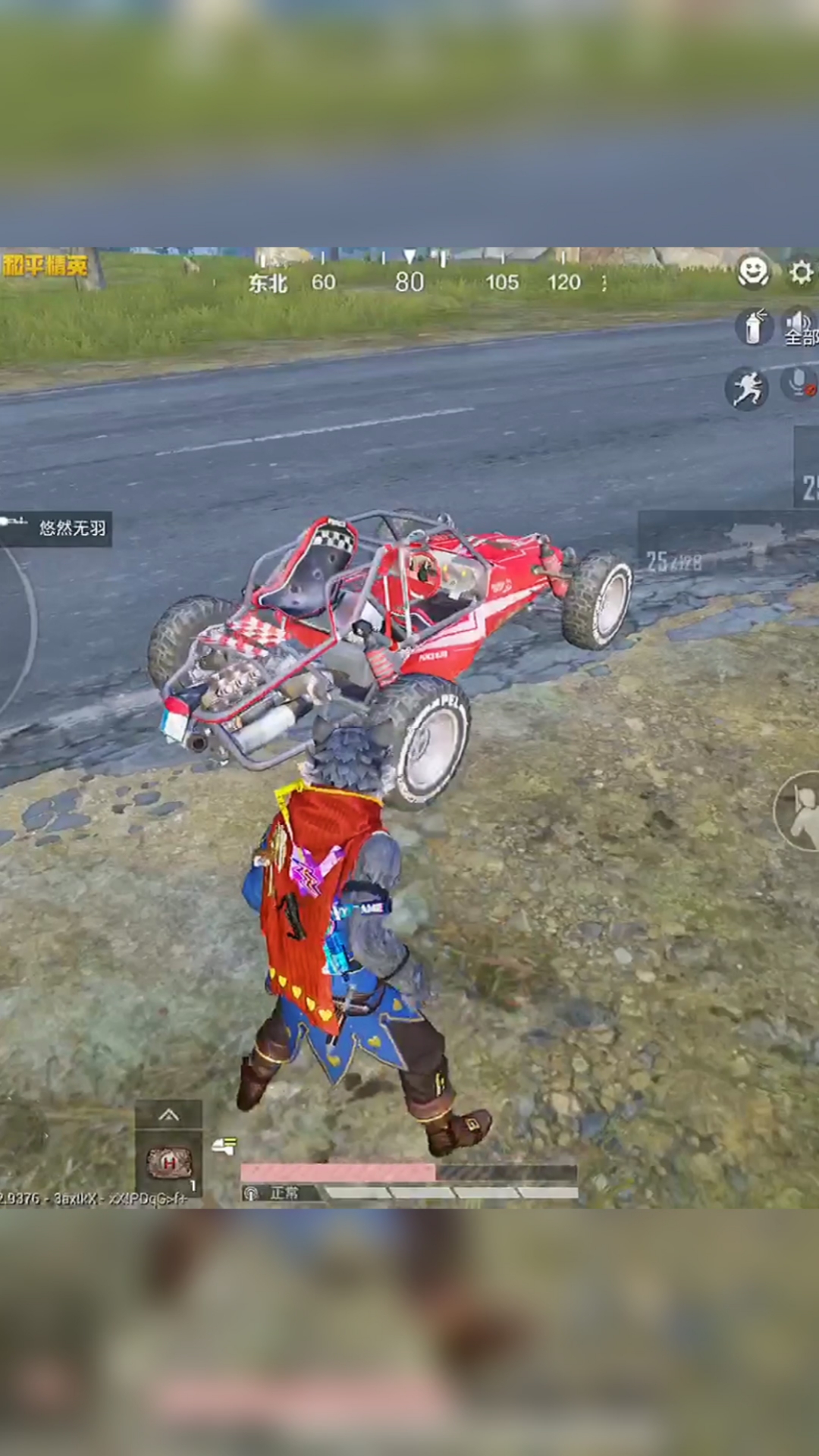Use the spray paint can button
This screenshot has height=1456, width=819.
[x=753, y=327]
